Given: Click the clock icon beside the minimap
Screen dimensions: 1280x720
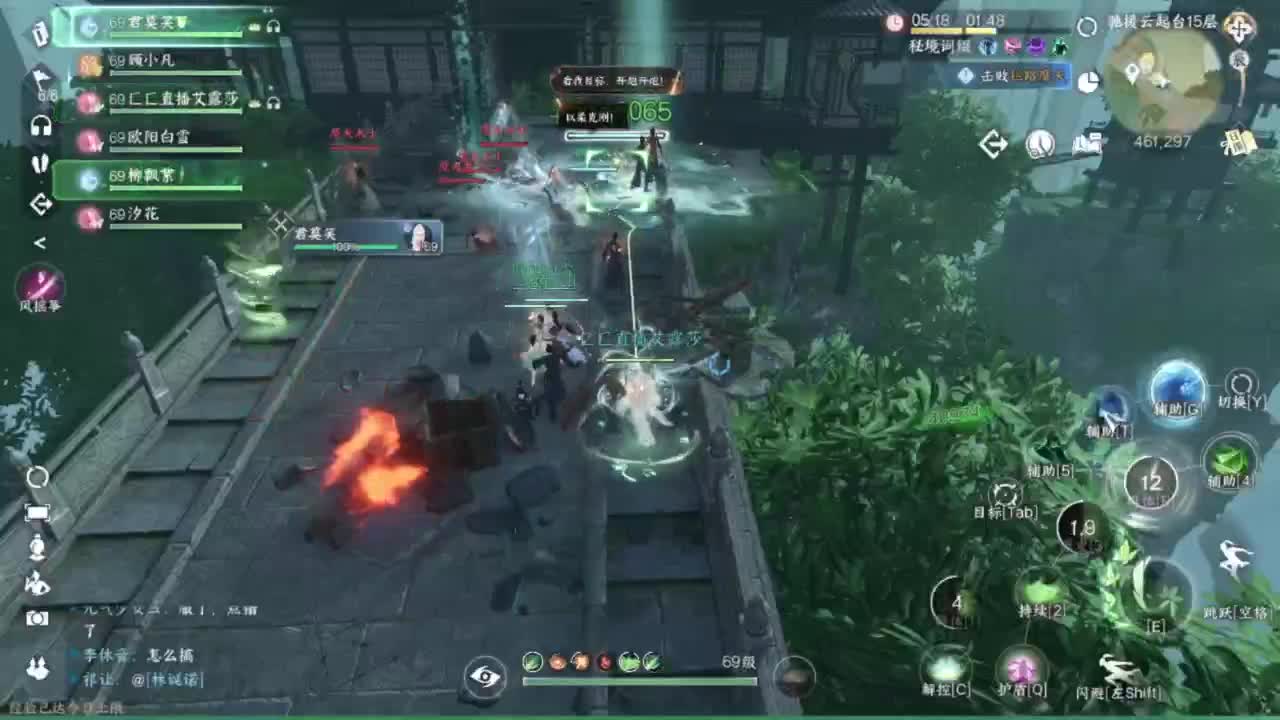Looking at the screenshot, I should pyautogui.click(x=1039, y=144).
